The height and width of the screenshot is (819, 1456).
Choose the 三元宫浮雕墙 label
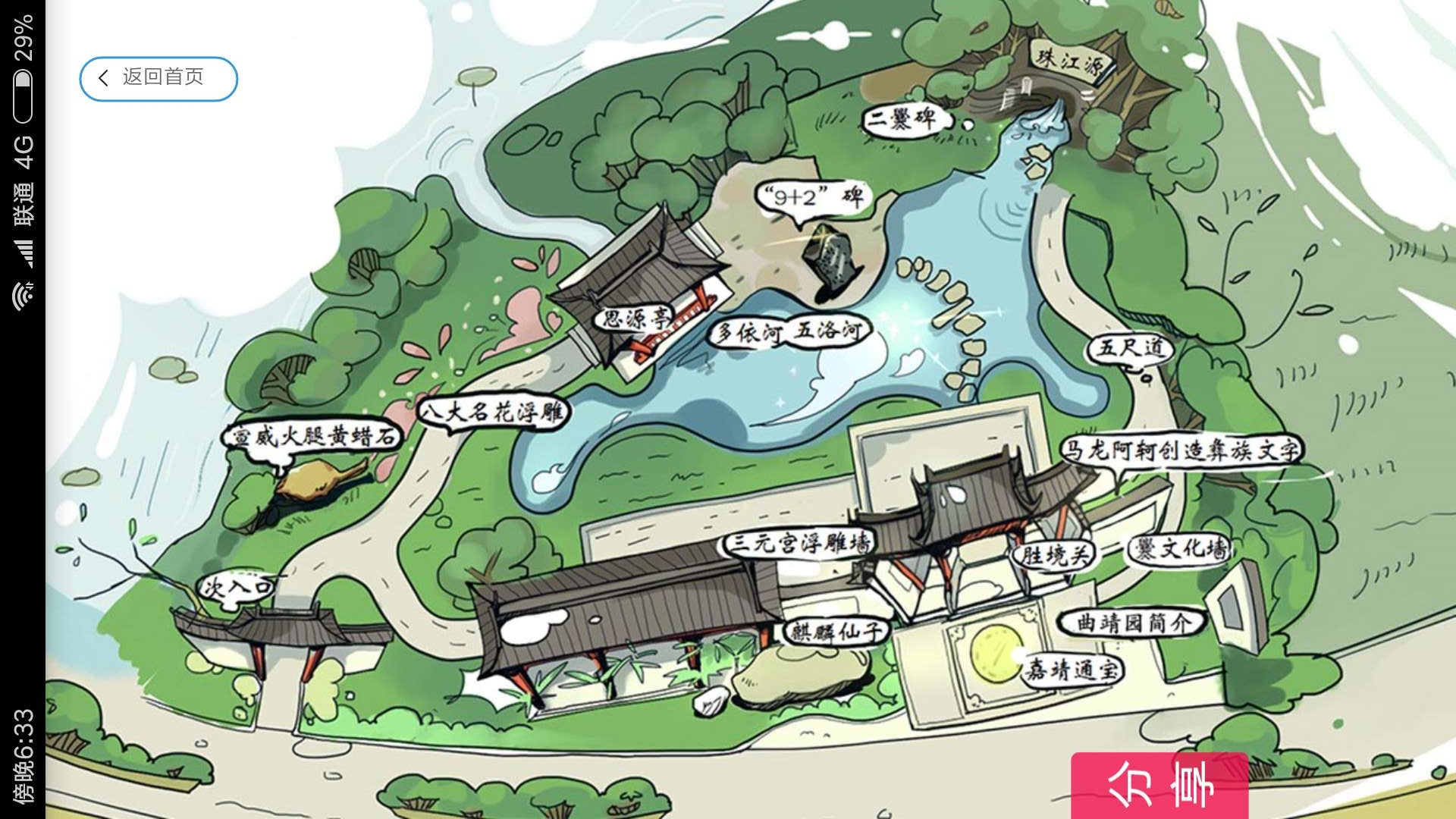pyautogui.click(x=798, y=543)
